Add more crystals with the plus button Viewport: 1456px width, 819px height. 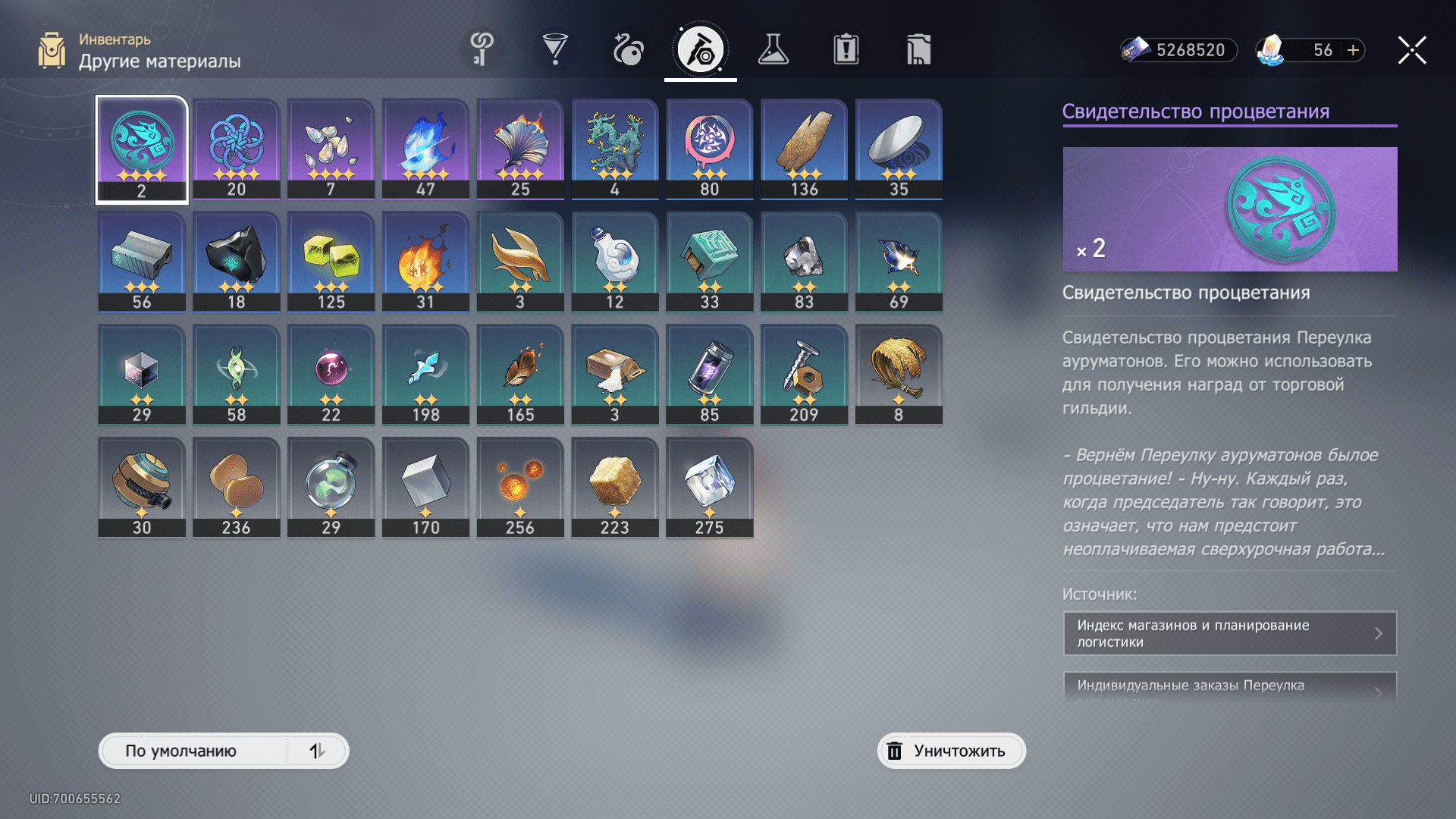tap(1353, 50)
